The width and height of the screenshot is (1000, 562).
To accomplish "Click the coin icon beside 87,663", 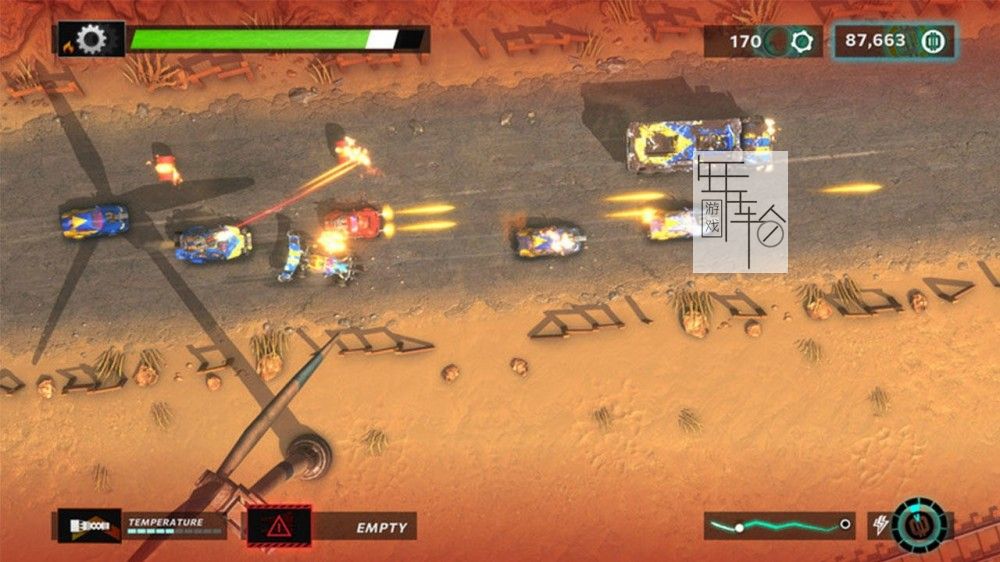I will point(932,42).
